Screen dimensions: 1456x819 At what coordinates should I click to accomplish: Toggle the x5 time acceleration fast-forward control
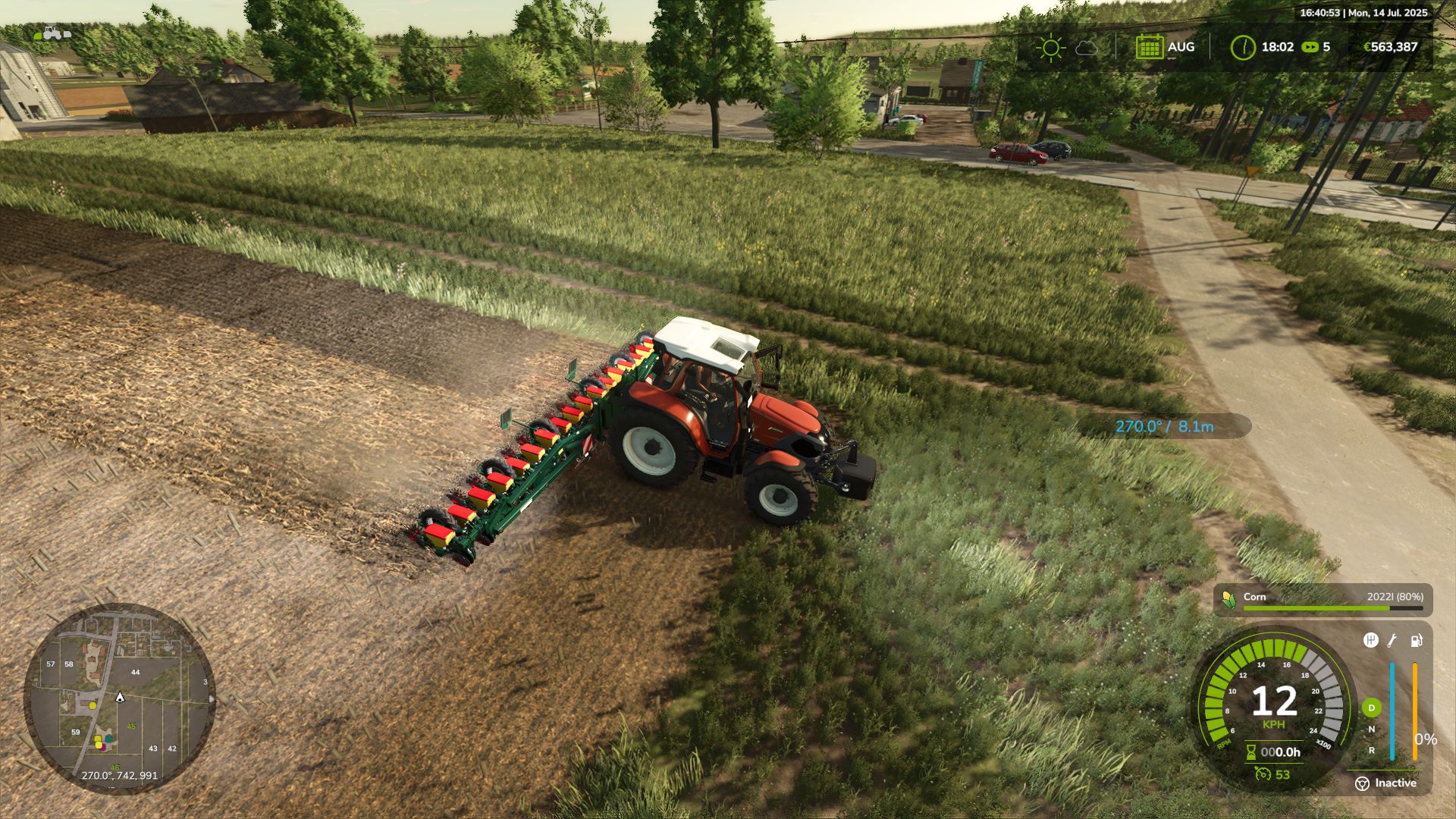[x=1311, y=47]
